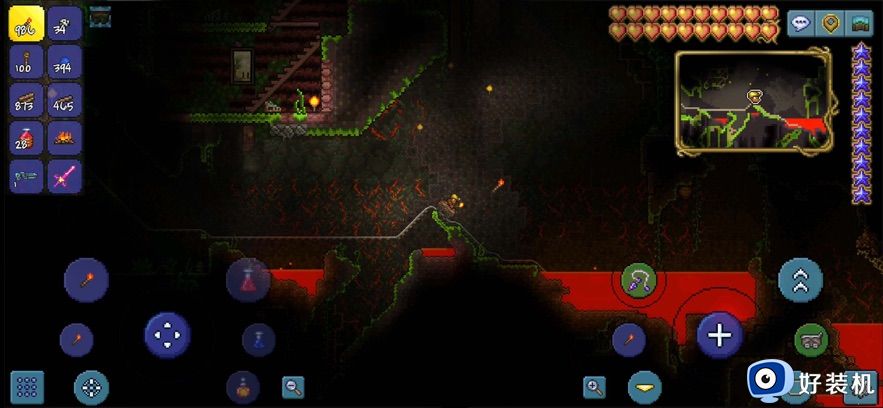Select the highlighted yellow hotbar slot
This screenshot has height=408, width=883.
(x=26, y=24)
